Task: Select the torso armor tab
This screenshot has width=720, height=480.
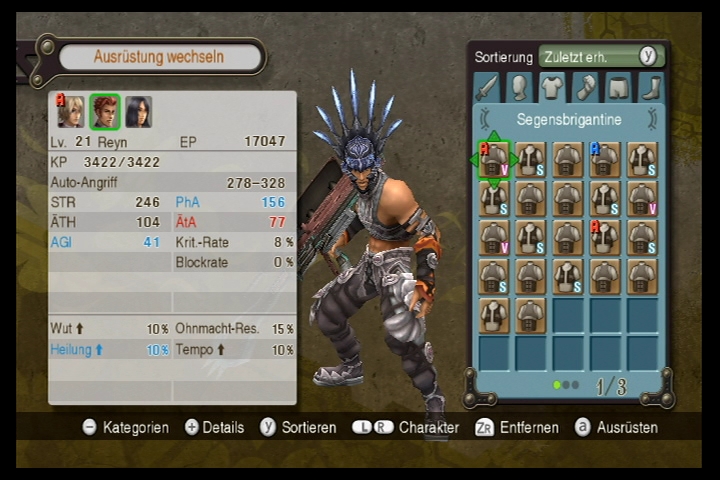Action: point(553,88)
